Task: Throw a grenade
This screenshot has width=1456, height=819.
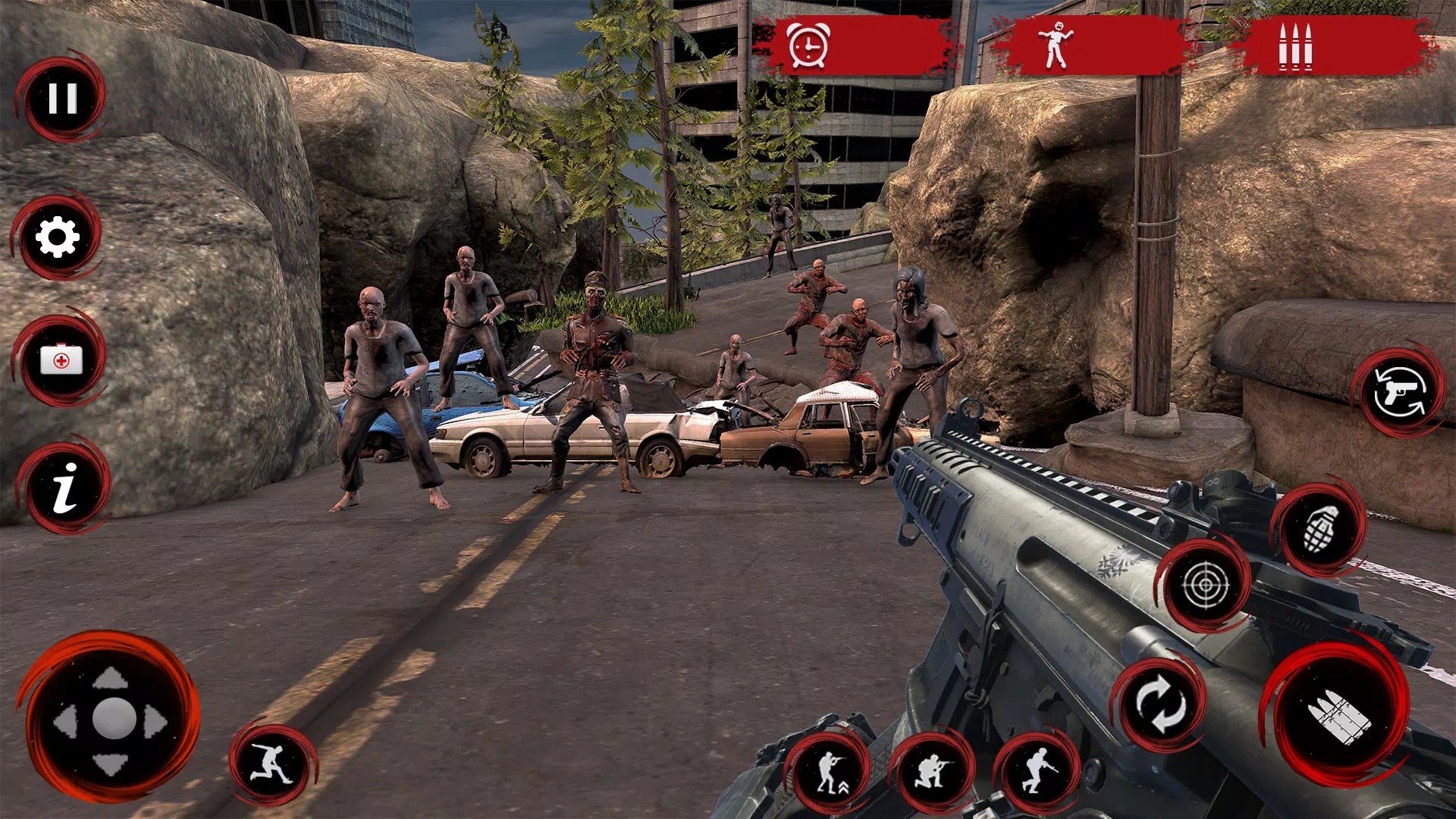Action: (x=1320, y=528)
